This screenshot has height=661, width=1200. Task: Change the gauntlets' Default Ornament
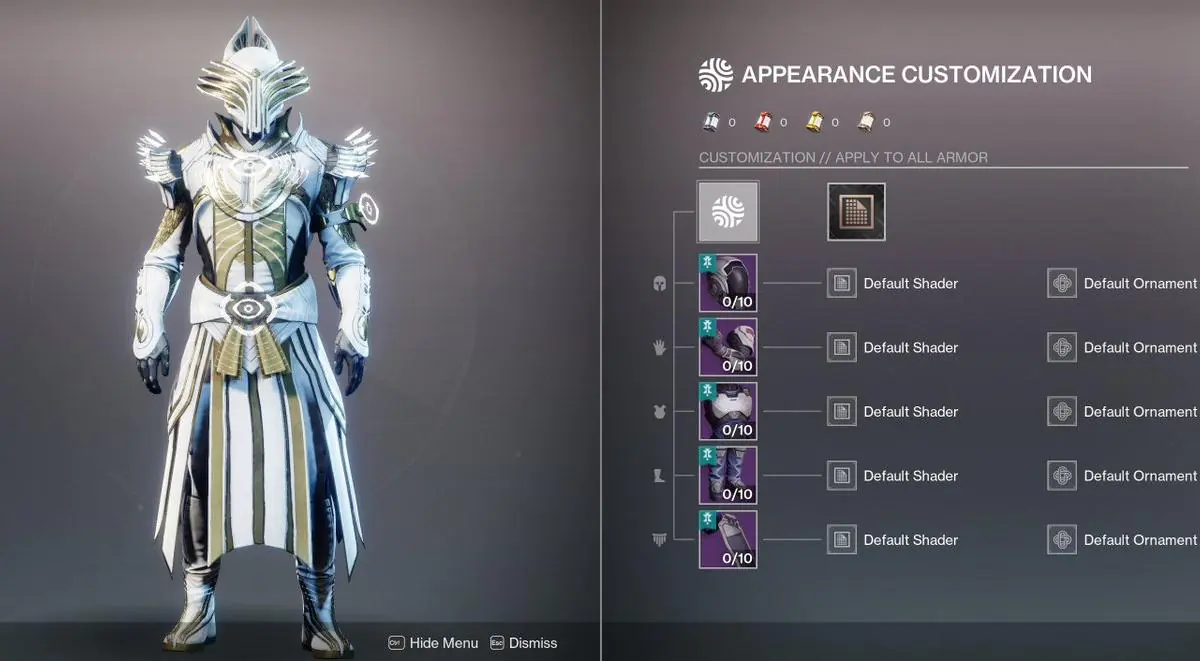[1062, 347]
